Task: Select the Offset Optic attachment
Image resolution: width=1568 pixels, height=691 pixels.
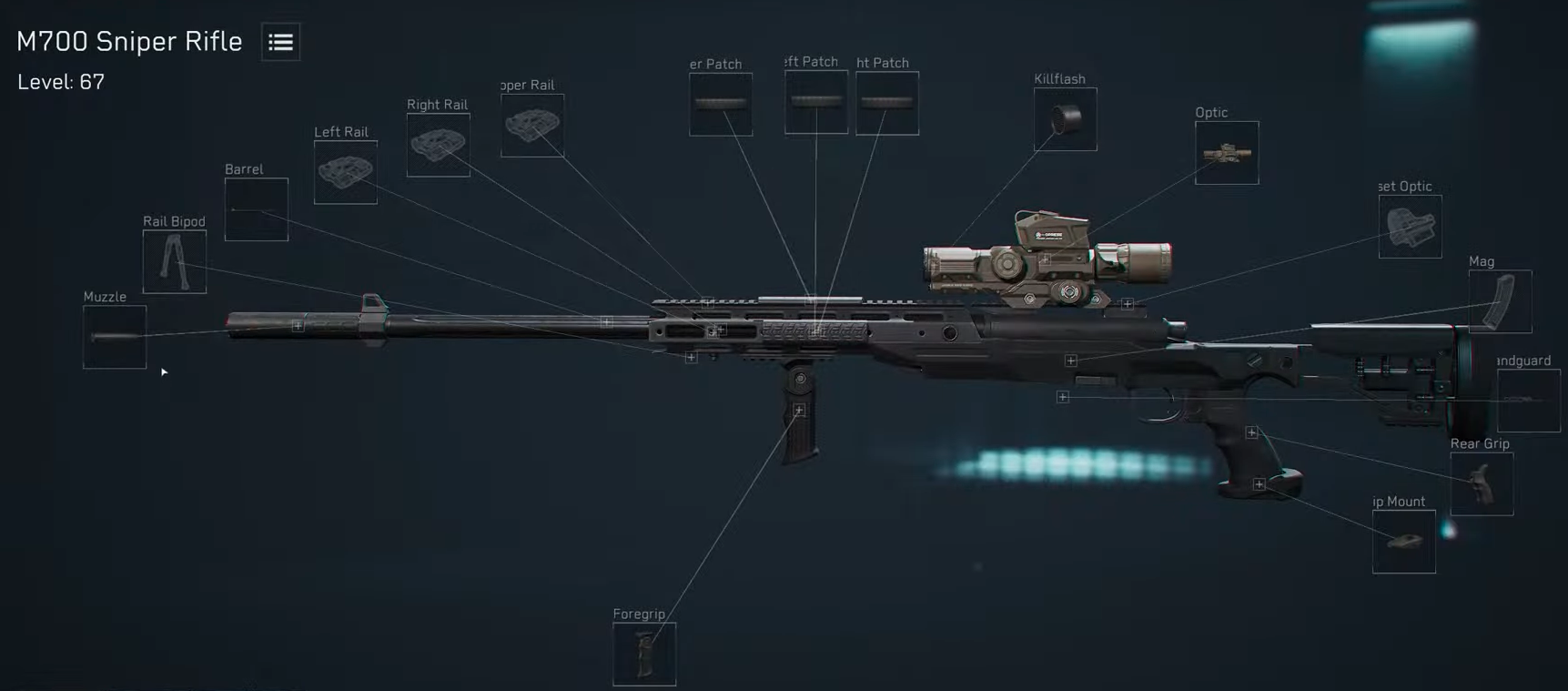Action: point(1411,227)
